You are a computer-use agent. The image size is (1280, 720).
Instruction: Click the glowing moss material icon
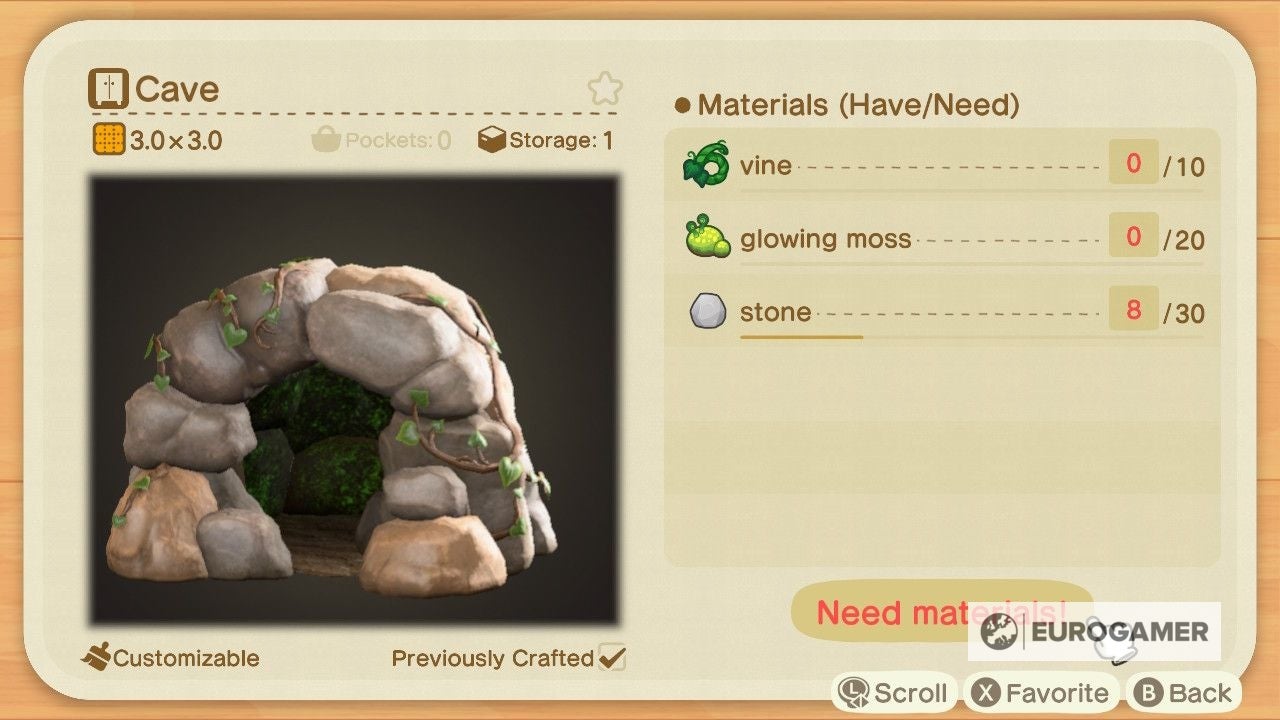[706, 238]
